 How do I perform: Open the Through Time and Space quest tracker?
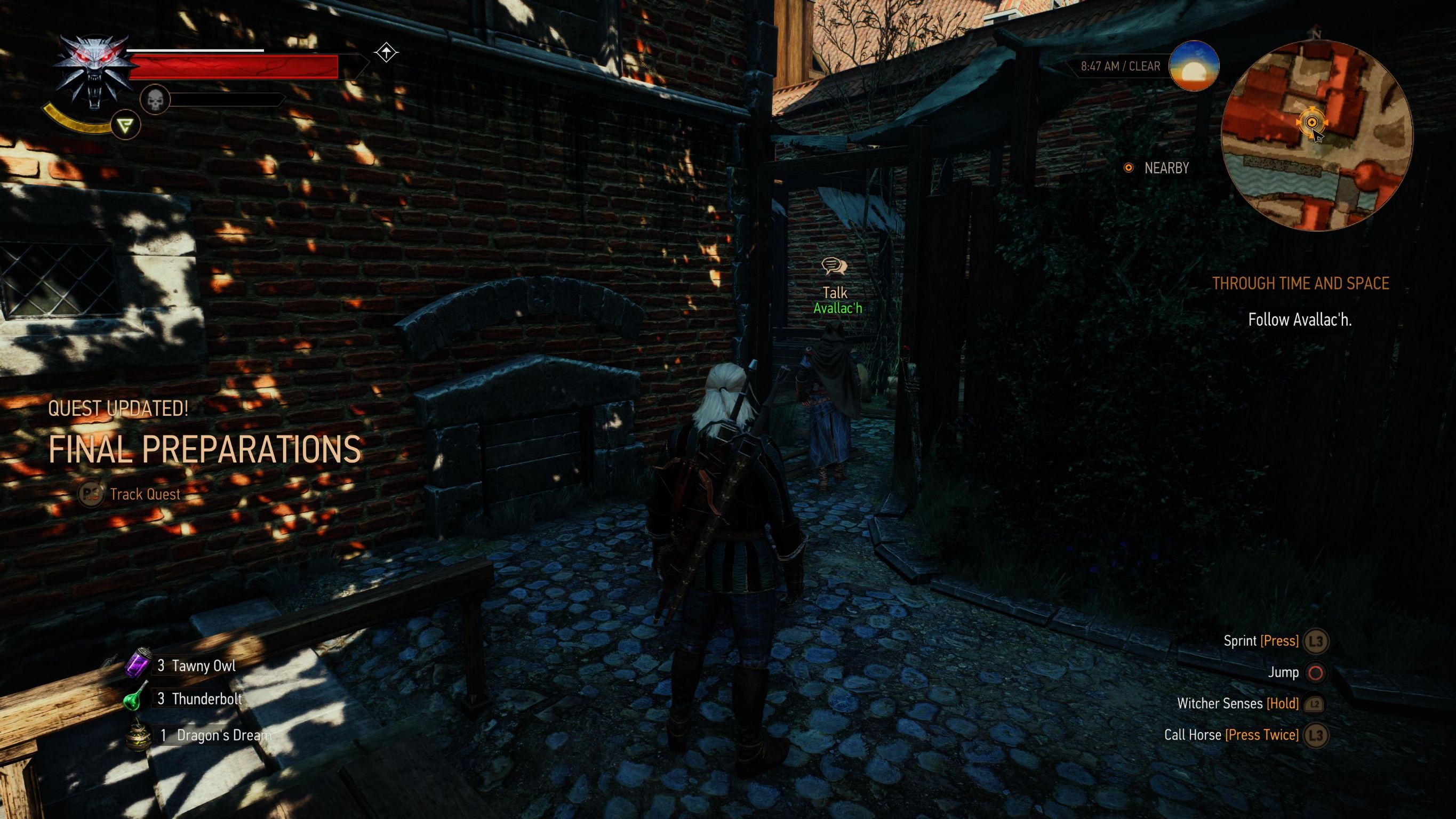pyautogui.click(x=1300, y=283)
